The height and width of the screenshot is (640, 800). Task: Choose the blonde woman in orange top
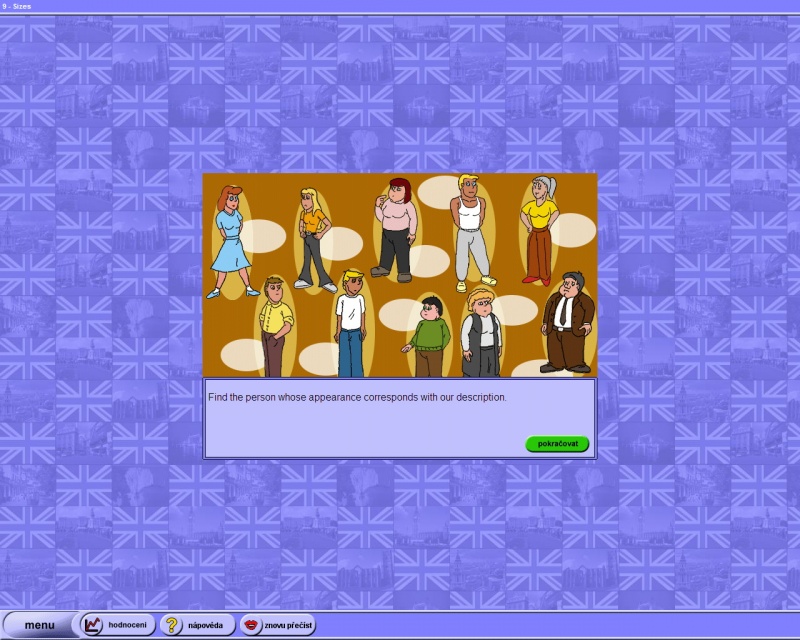tap(313, 238)
